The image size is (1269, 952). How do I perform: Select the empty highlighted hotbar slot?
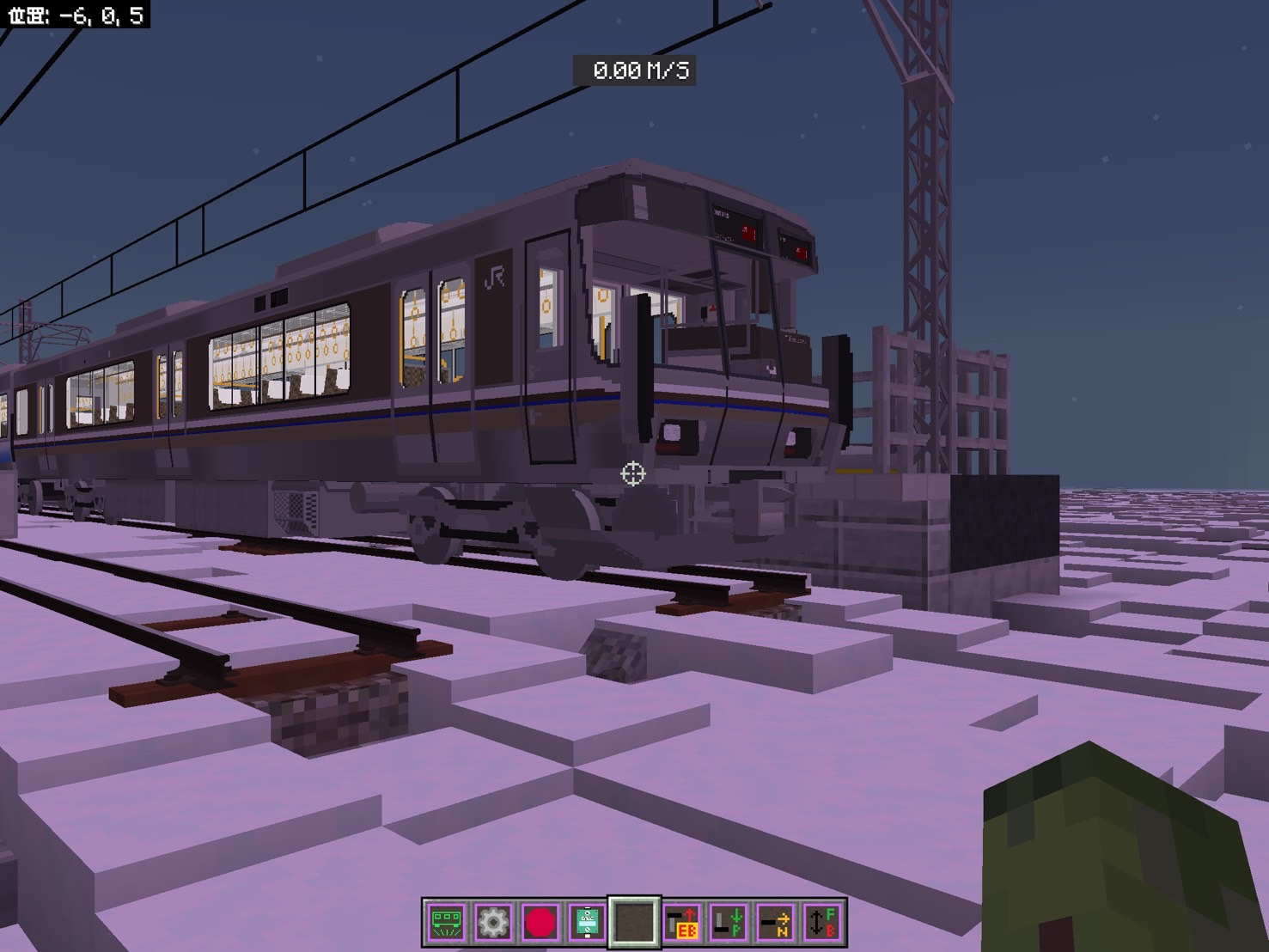634,923
